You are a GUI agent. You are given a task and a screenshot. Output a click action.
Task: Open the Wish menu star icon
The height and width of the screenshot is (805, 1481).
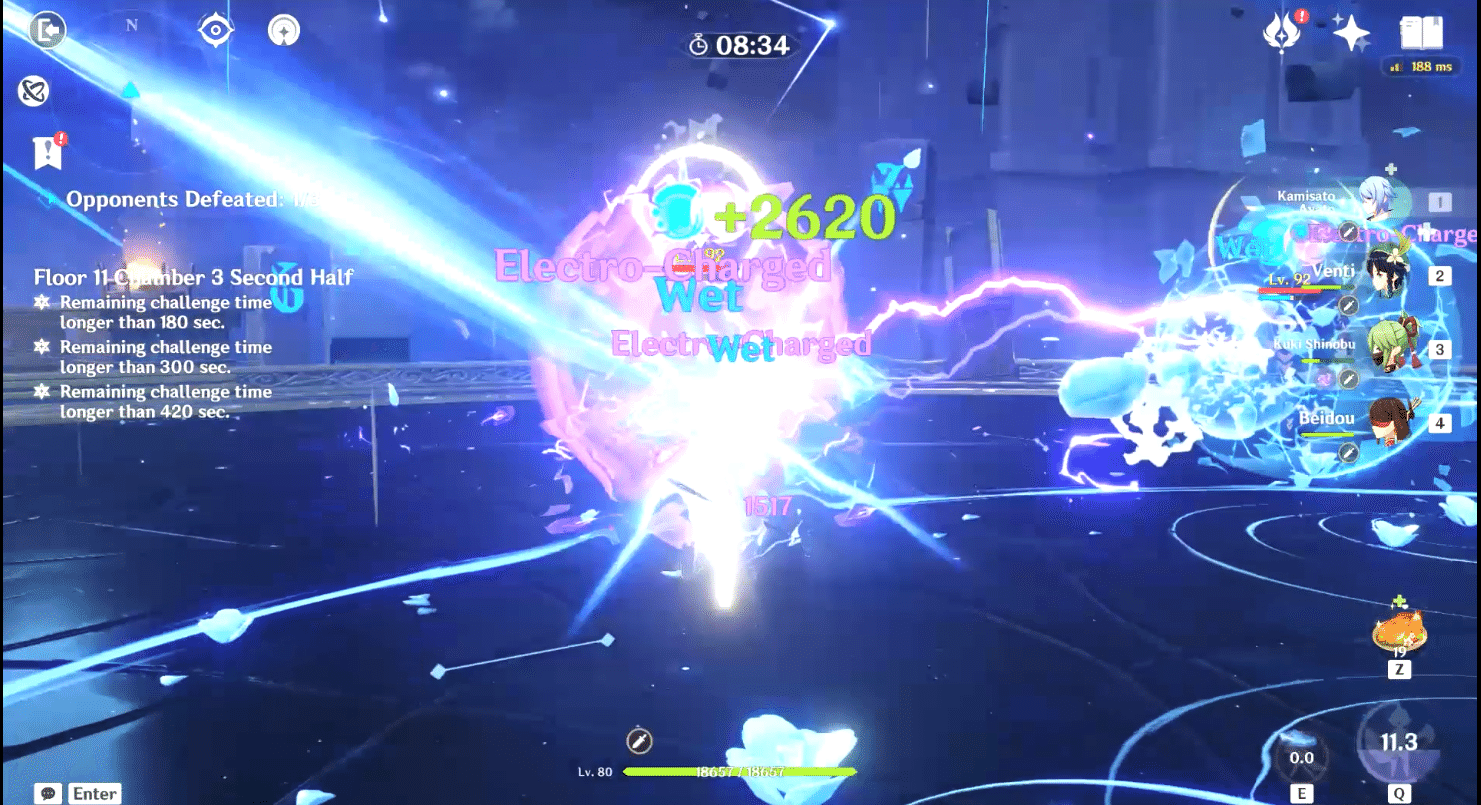click(1352, 31)
